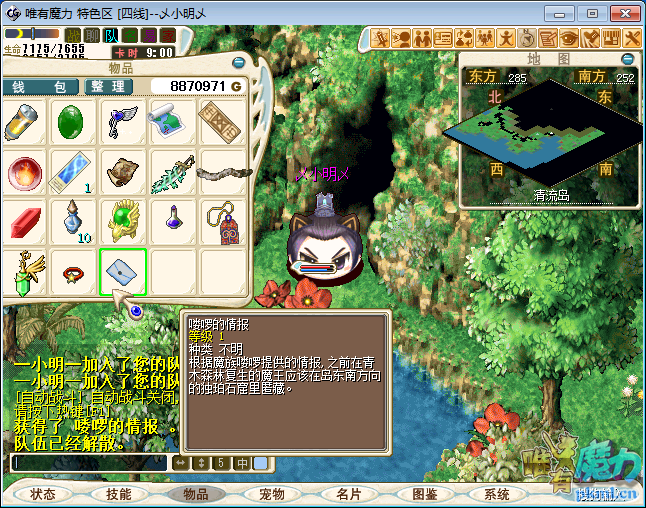Switch to the 宠物 (Pet) panel
The image size is (646, 508).
[272, 494]
